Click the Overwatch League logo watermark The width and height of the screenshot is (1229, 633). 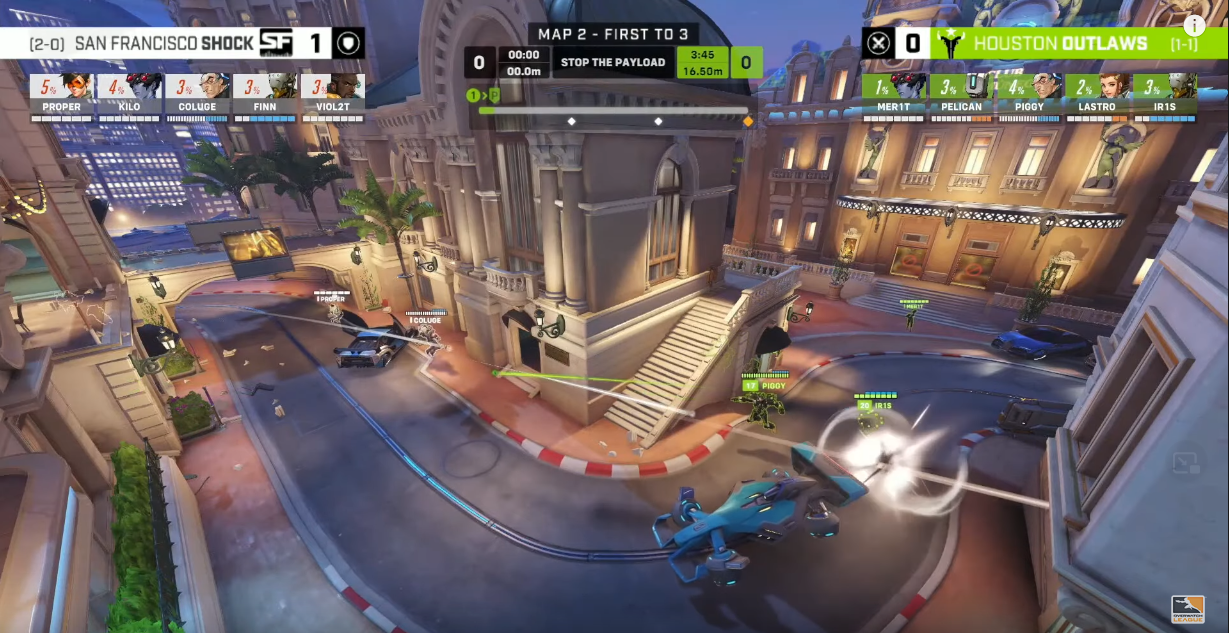pyautogui.click(x=1188, y=609)
